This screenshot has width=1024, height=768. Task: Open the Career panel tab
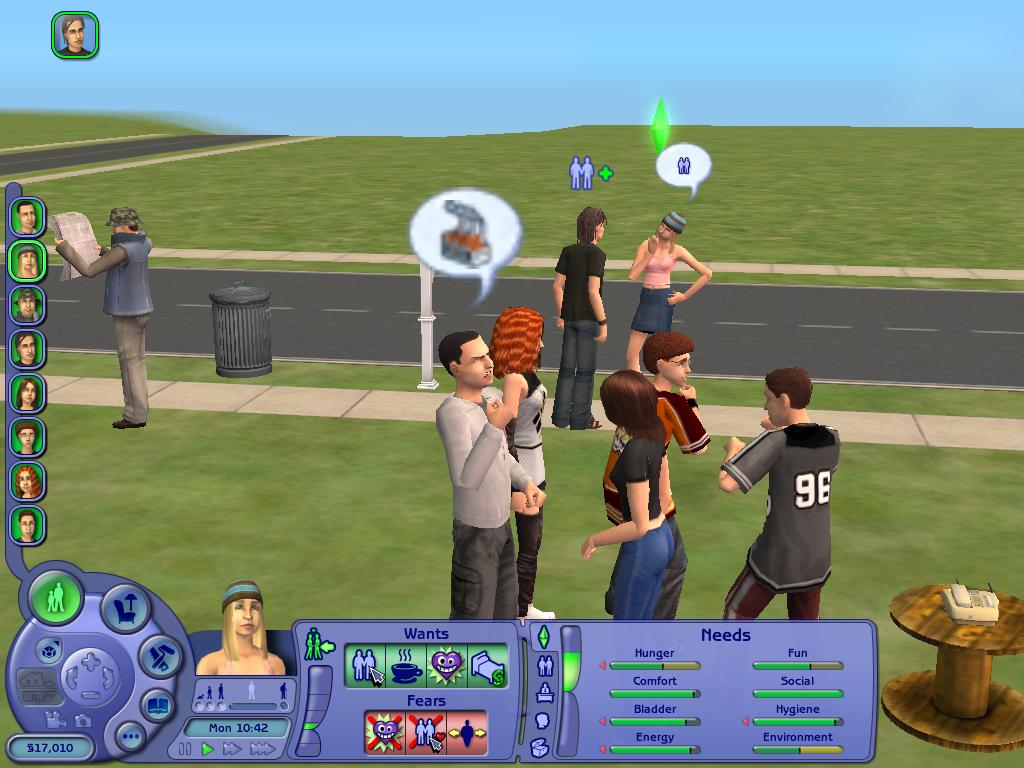[544, 692]
